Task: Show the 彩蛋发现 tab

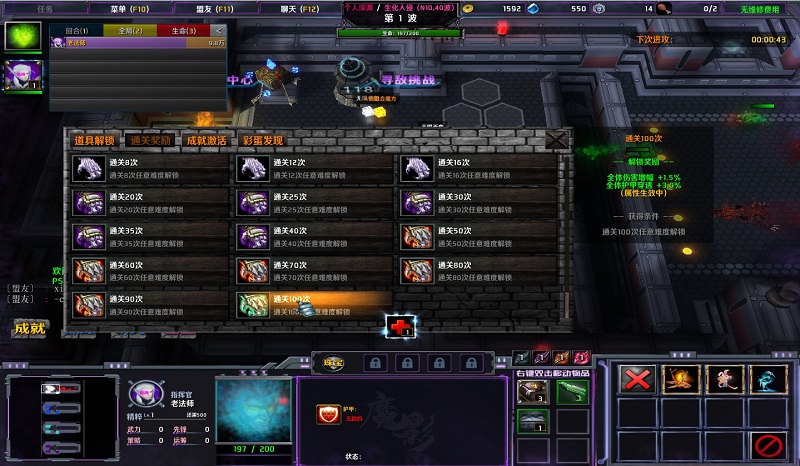Action: click(262, 141)
